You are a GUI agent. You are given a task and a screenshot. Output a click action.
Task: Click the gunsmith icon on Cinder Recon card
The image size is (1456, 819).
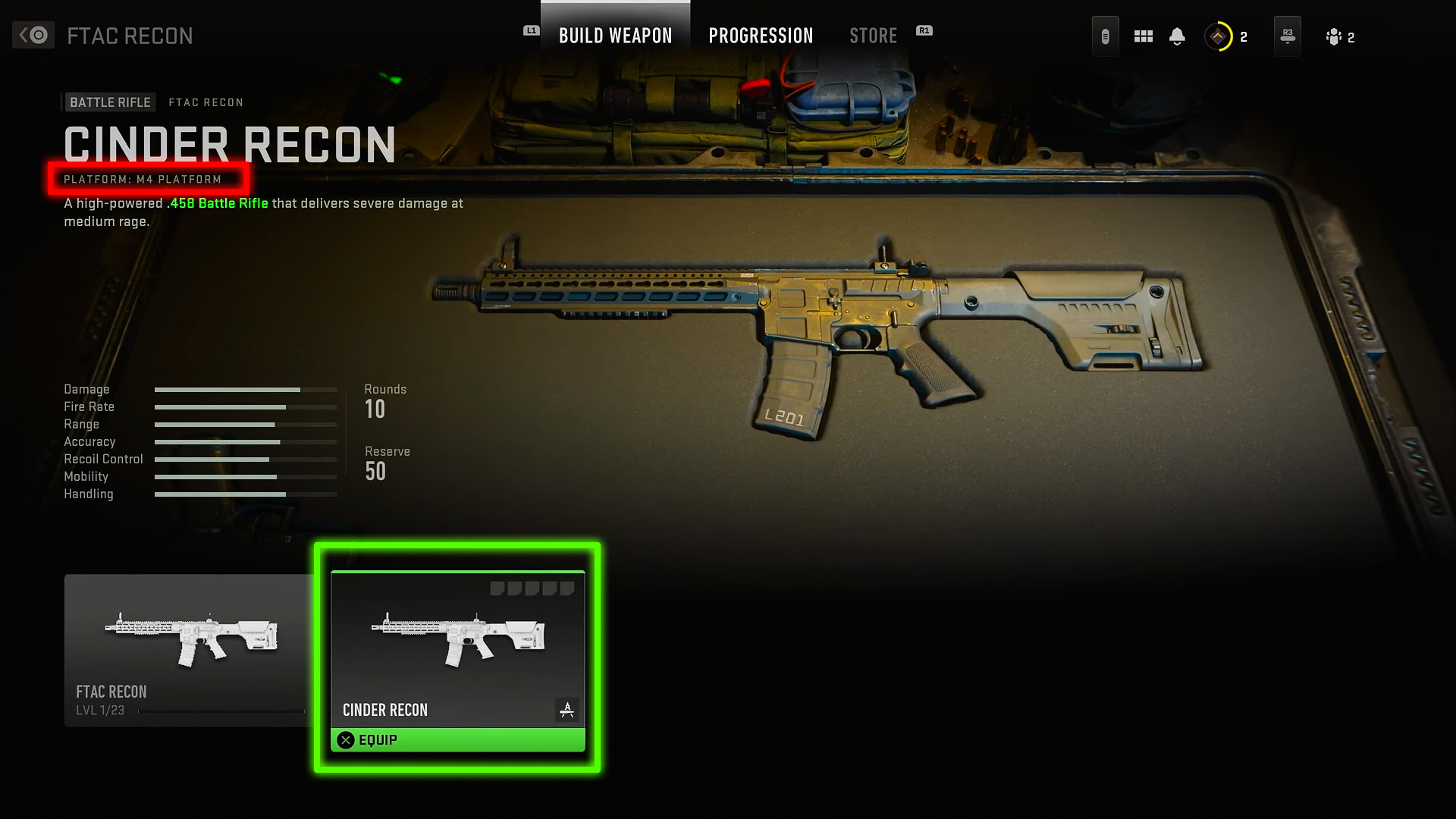(567, 711)
